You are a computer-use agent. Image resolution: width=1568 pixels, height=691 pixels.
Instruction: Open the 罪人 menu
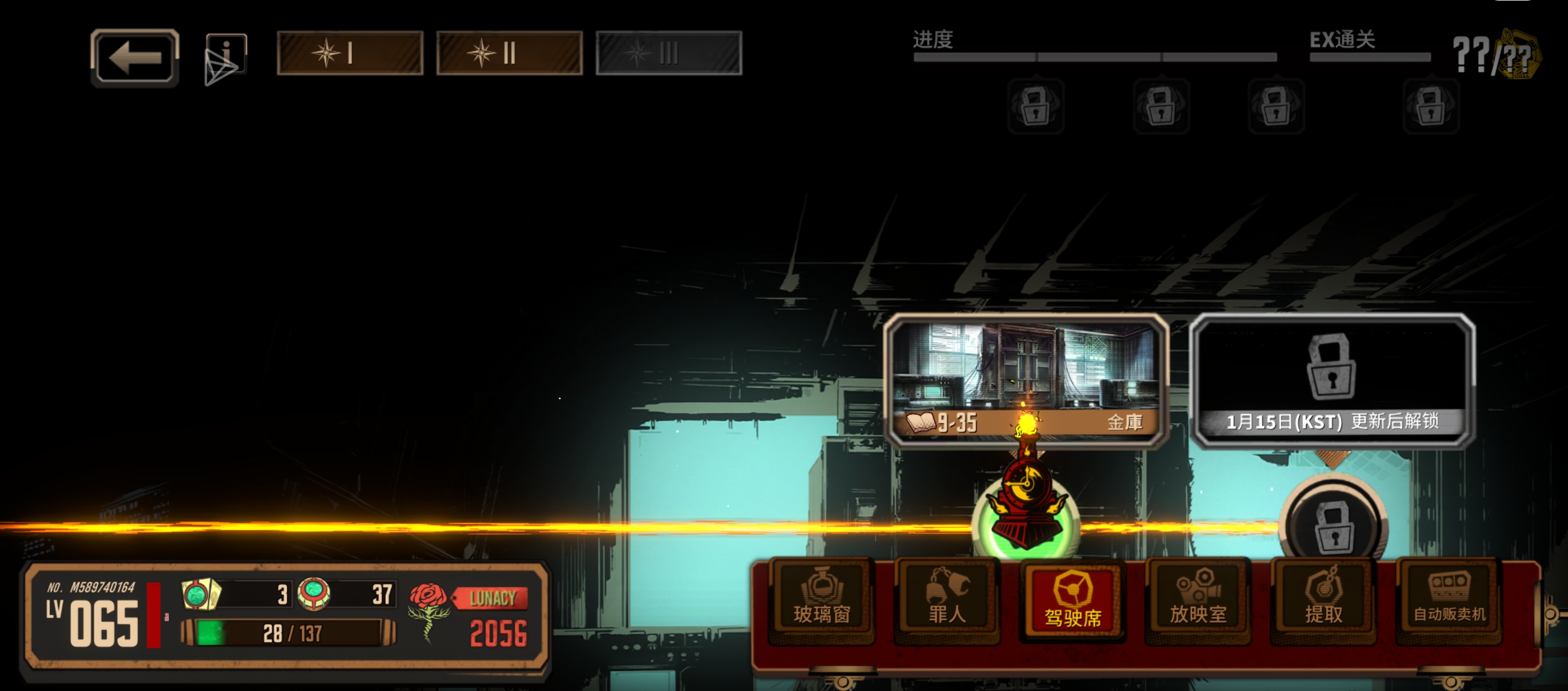pos(947,600)
